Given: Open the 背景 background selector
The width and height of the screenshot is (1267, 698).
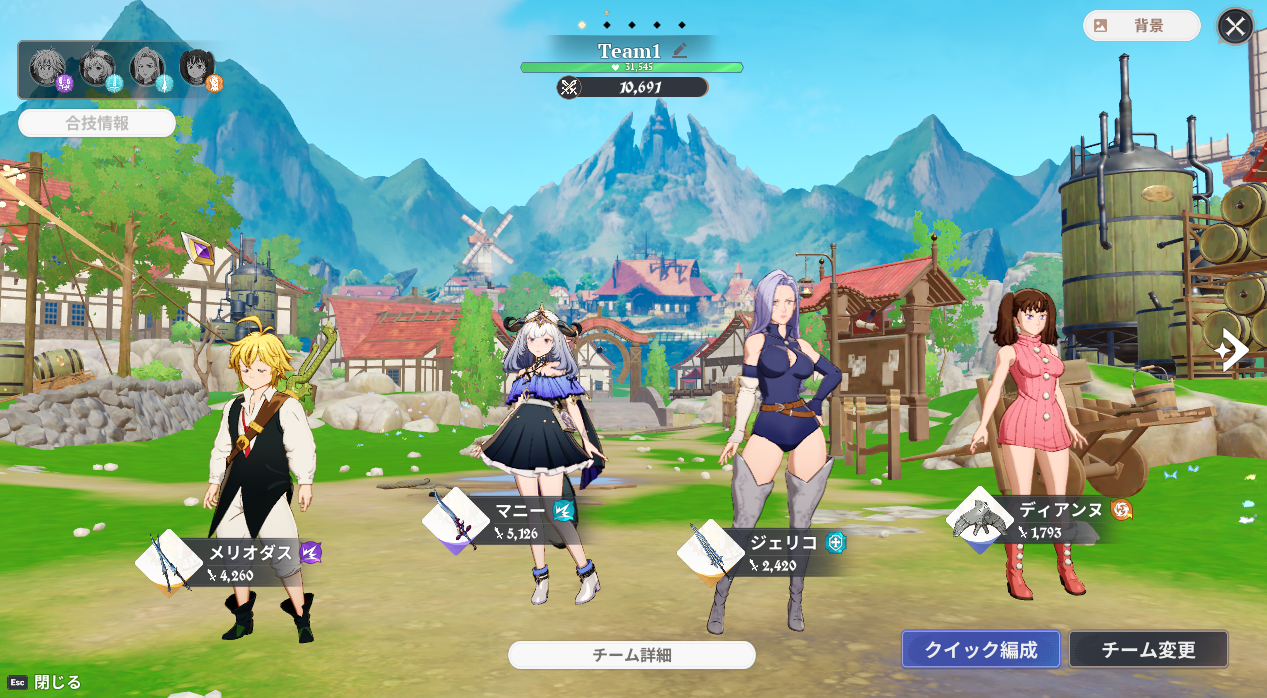Looking at the screenshot, I should point(1141,26).
